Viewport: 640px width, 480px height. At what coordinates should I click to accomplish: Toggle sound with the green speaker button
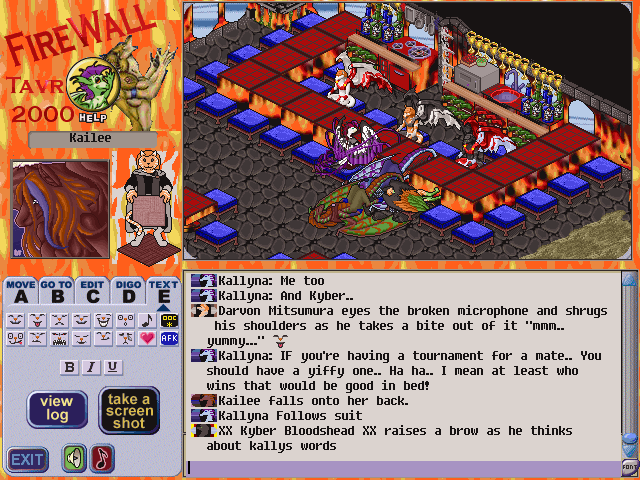74,459
